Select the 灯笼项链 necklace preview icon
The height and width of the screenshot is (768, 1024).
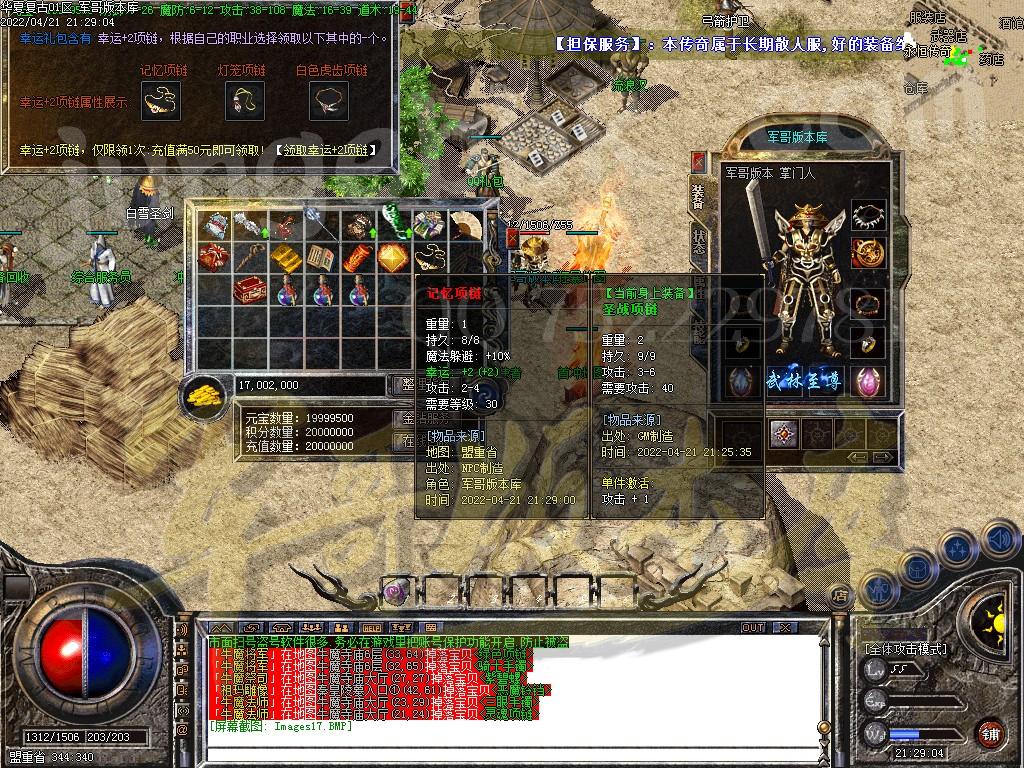(x=243, y=101)
